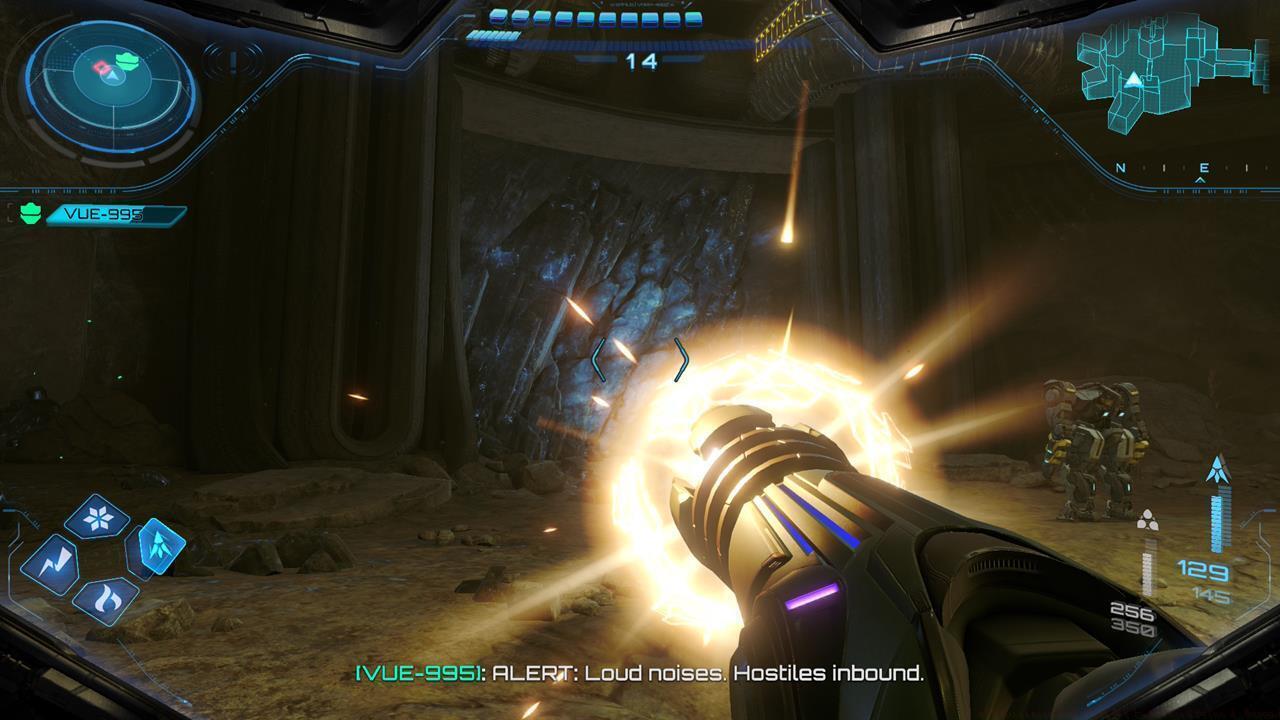
Task: Click the player arrow at the radar center
Action: click(112, 77)
